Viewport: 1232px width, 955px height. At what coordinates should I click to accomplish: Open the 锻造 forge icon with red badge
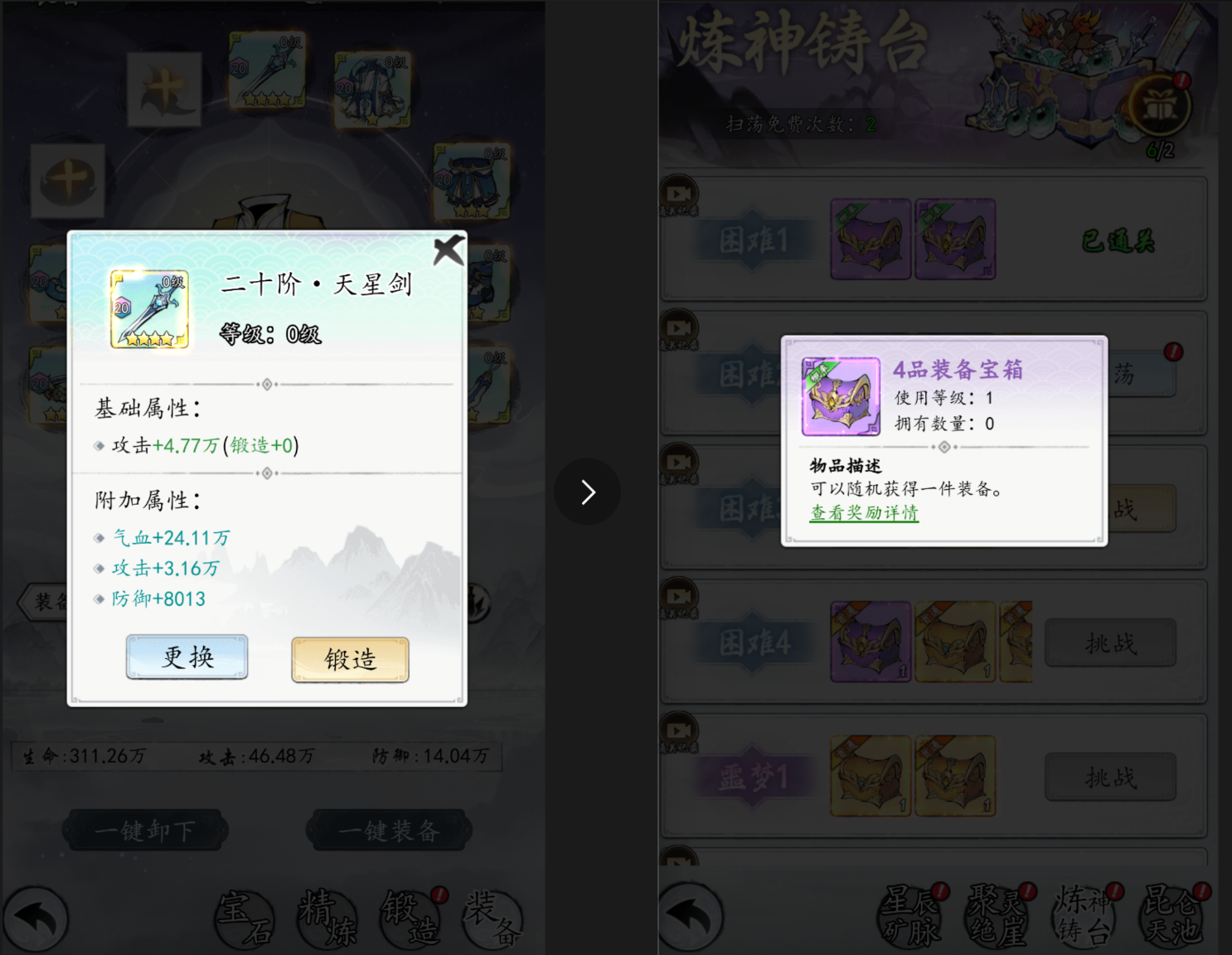410,918
